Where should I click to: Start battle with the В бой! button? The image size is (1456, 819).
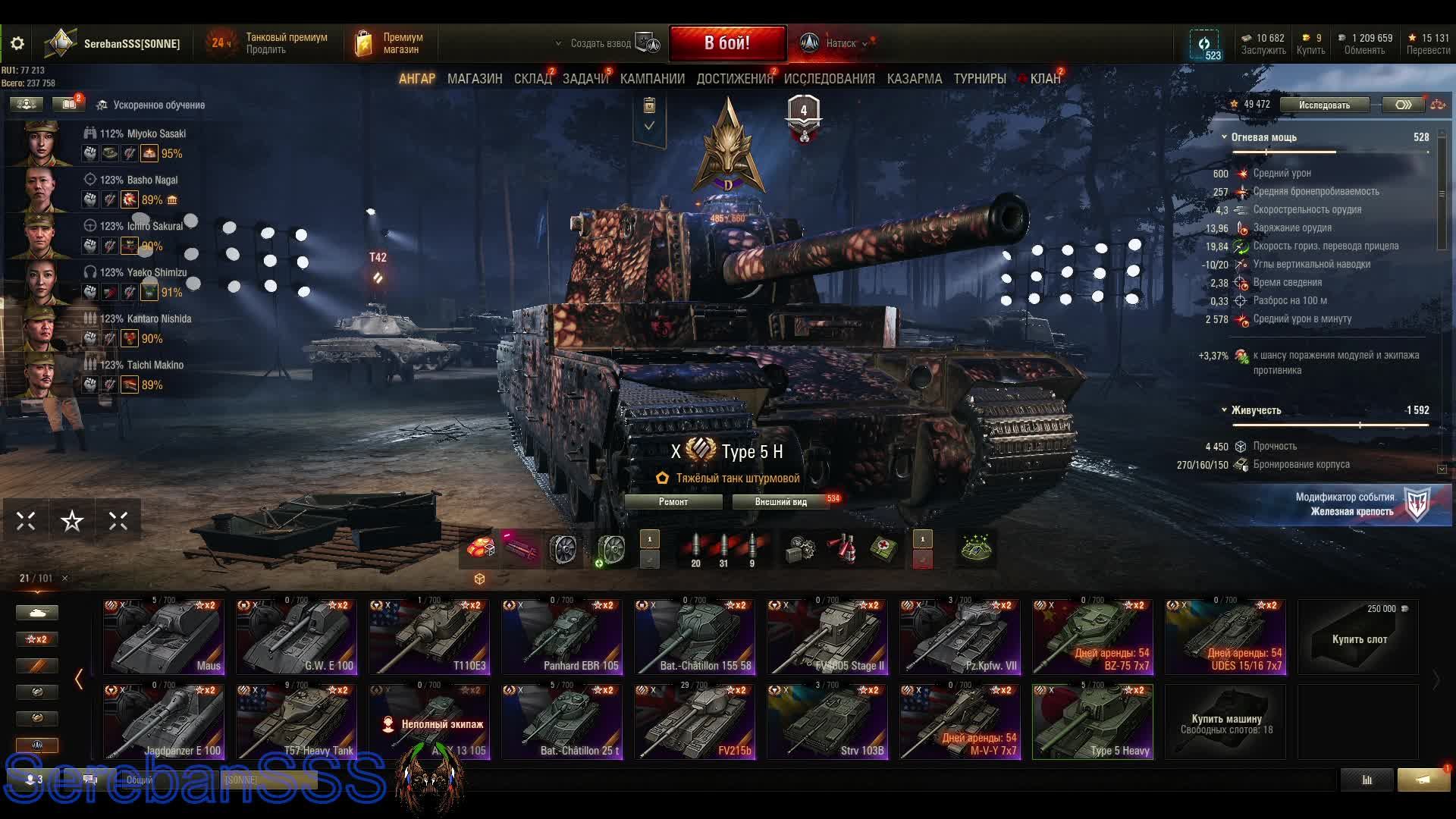click(727, 43)
